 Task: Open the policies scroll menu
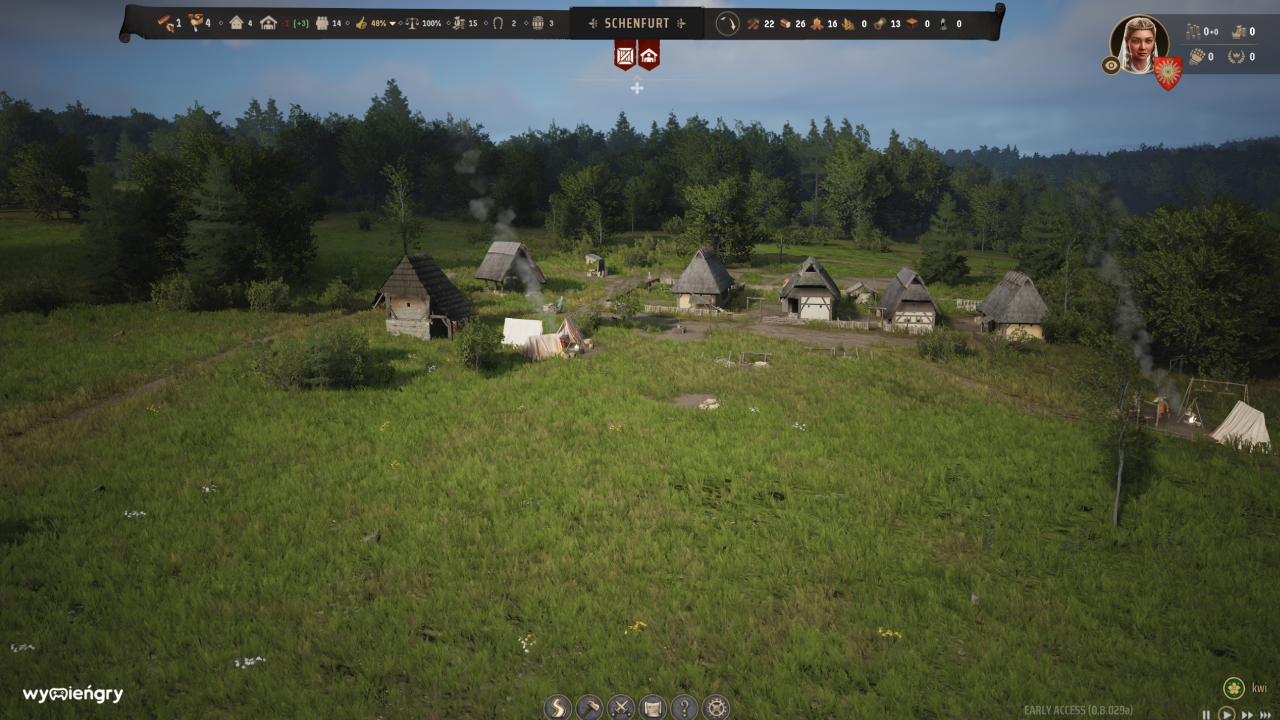pos(652,706)
